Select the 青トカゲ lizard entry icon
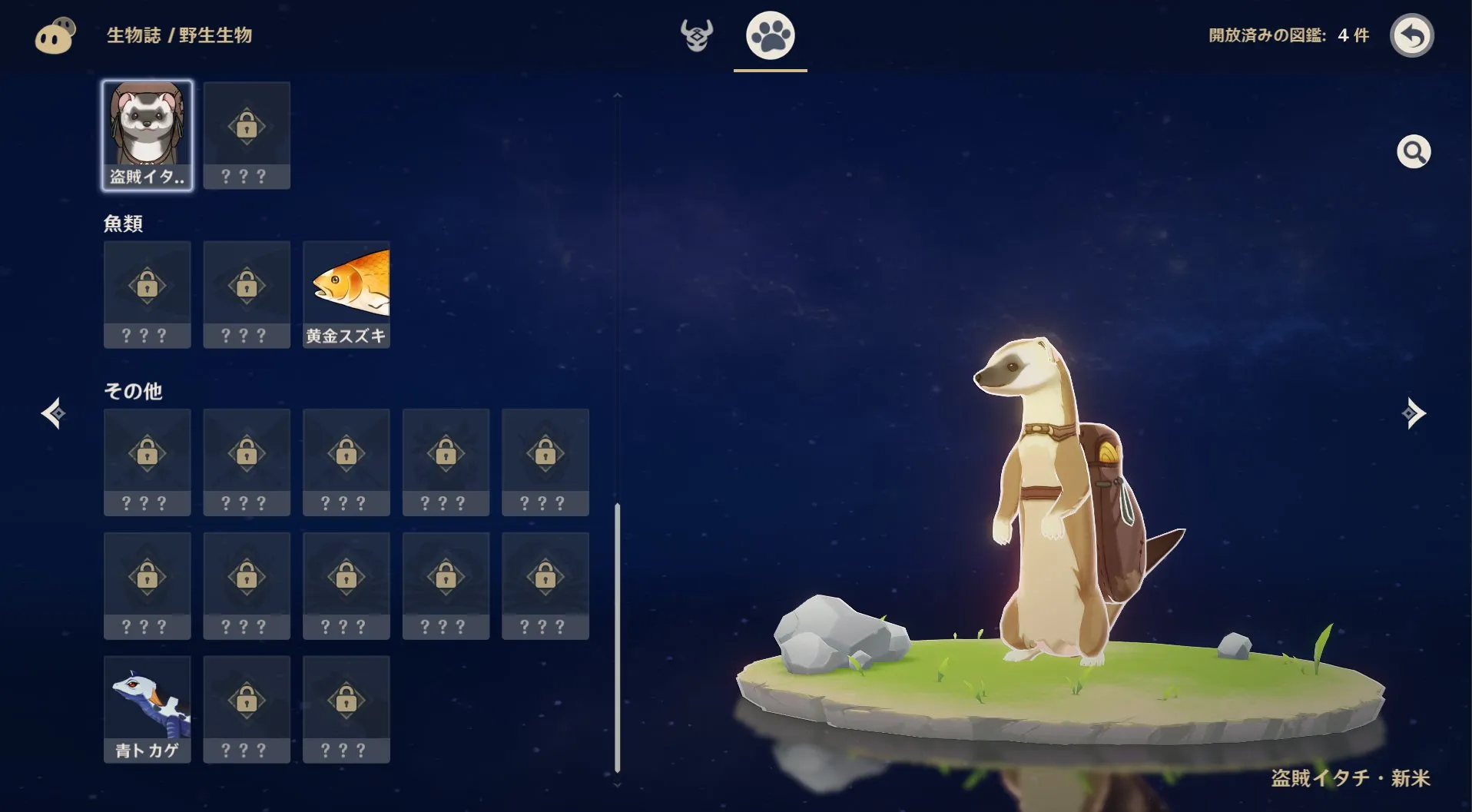This screenshot has width=1472, height=812. point(147,707)
